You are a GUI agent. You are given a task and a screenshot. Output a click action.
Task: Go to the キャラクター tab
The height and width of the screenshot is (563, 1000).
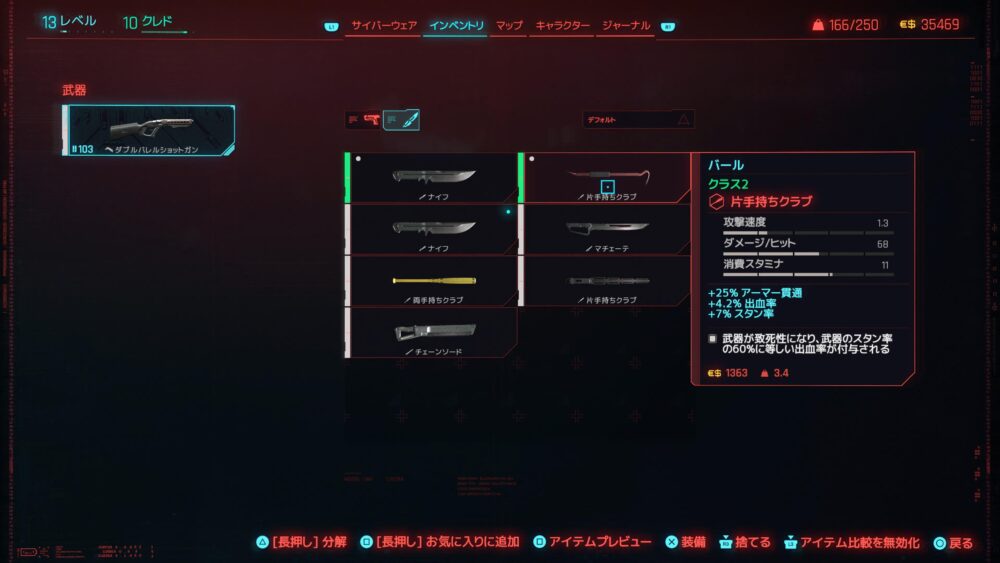(x=562, y=25)
